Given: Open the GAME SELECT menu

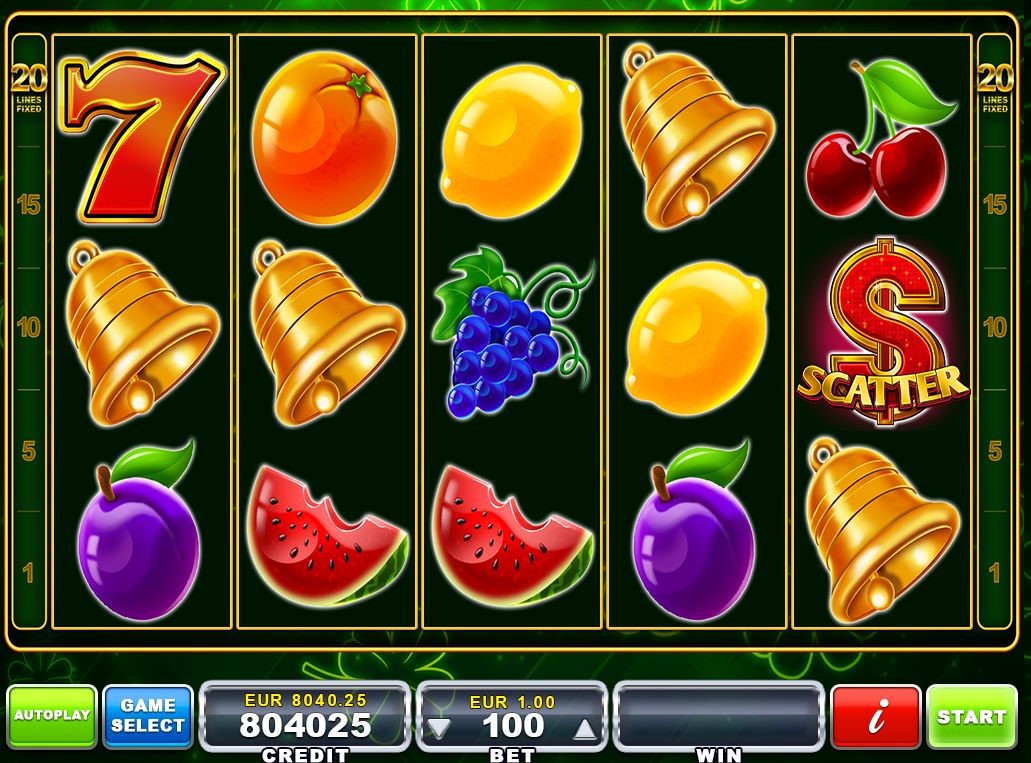Looking at the screenshot, I should (147, 716).
